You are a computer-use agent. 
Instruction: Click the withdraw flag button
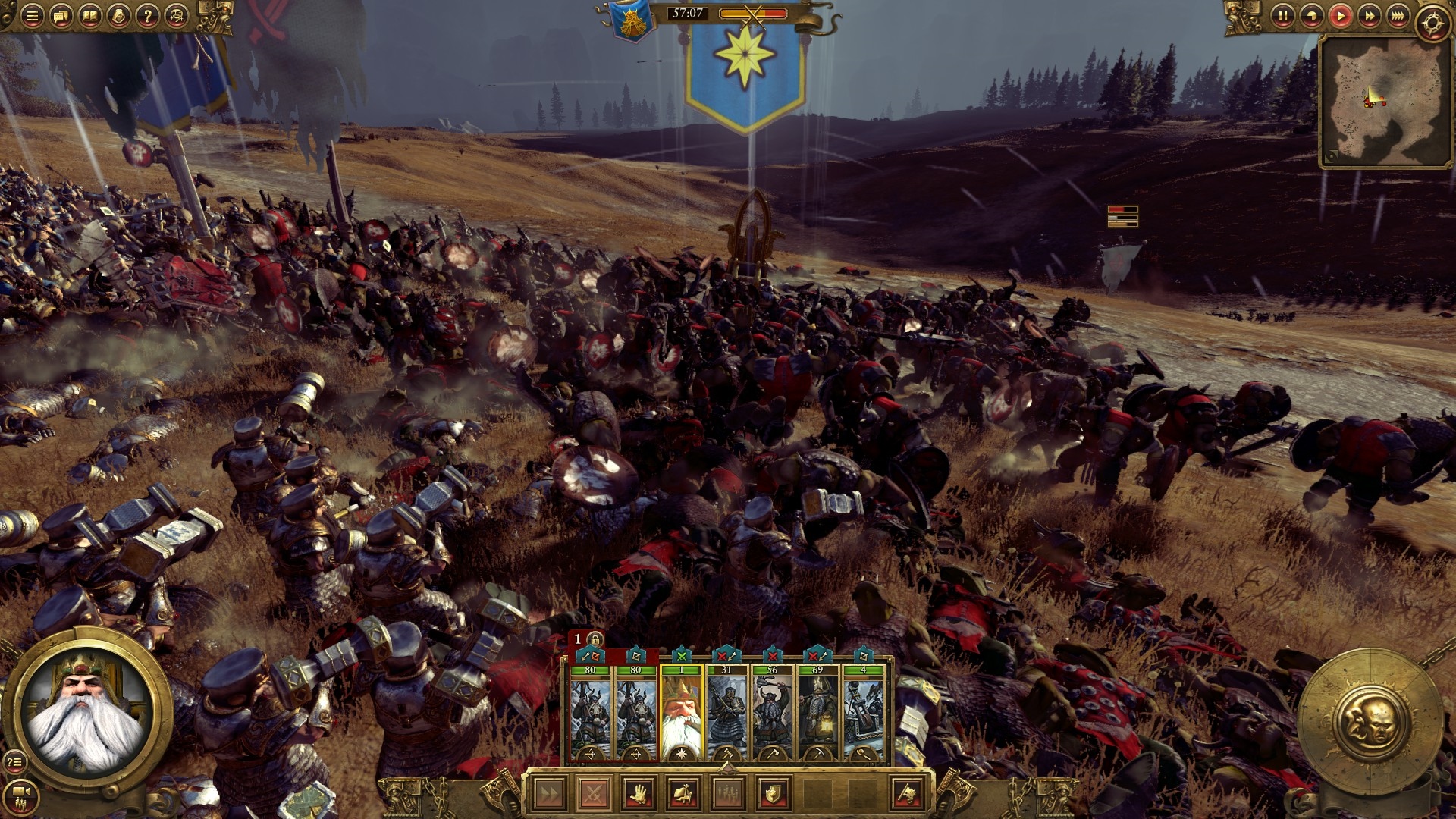907,794
